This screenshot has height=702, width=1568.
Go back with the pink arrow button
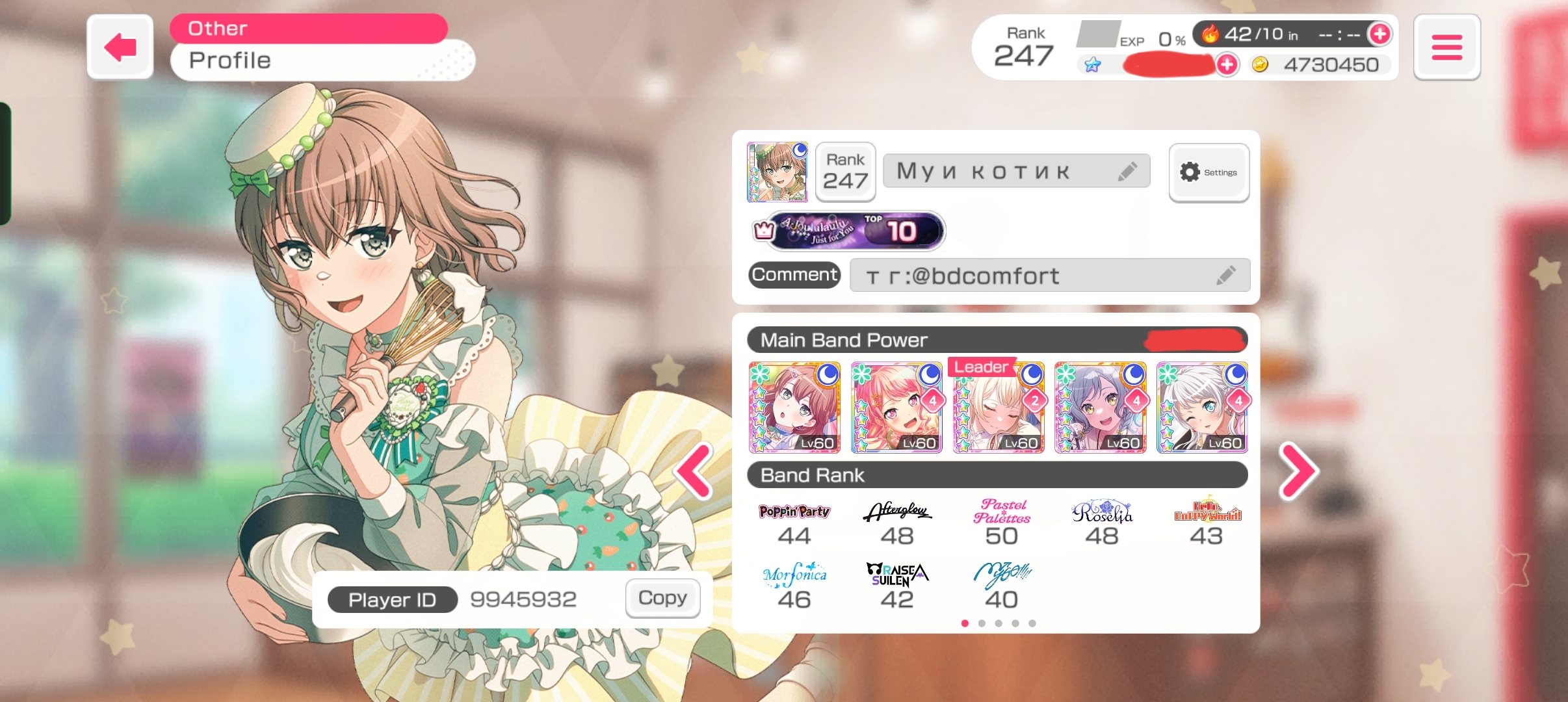[x=120, y=47]
